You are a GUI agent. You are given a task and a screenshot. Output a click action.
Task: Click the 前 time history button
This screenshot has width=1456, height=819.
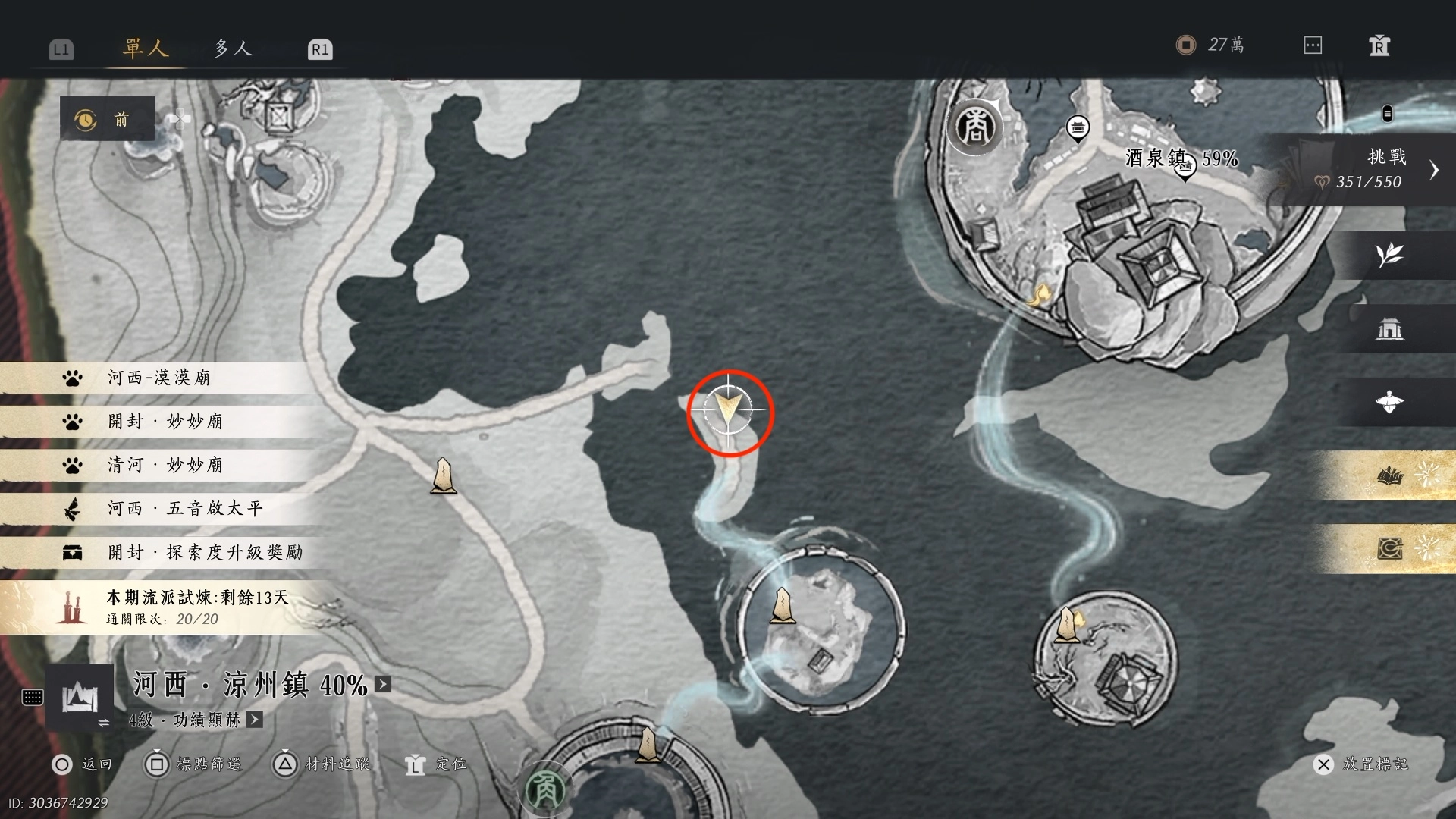pyautogui.click(x=108, y=119)
